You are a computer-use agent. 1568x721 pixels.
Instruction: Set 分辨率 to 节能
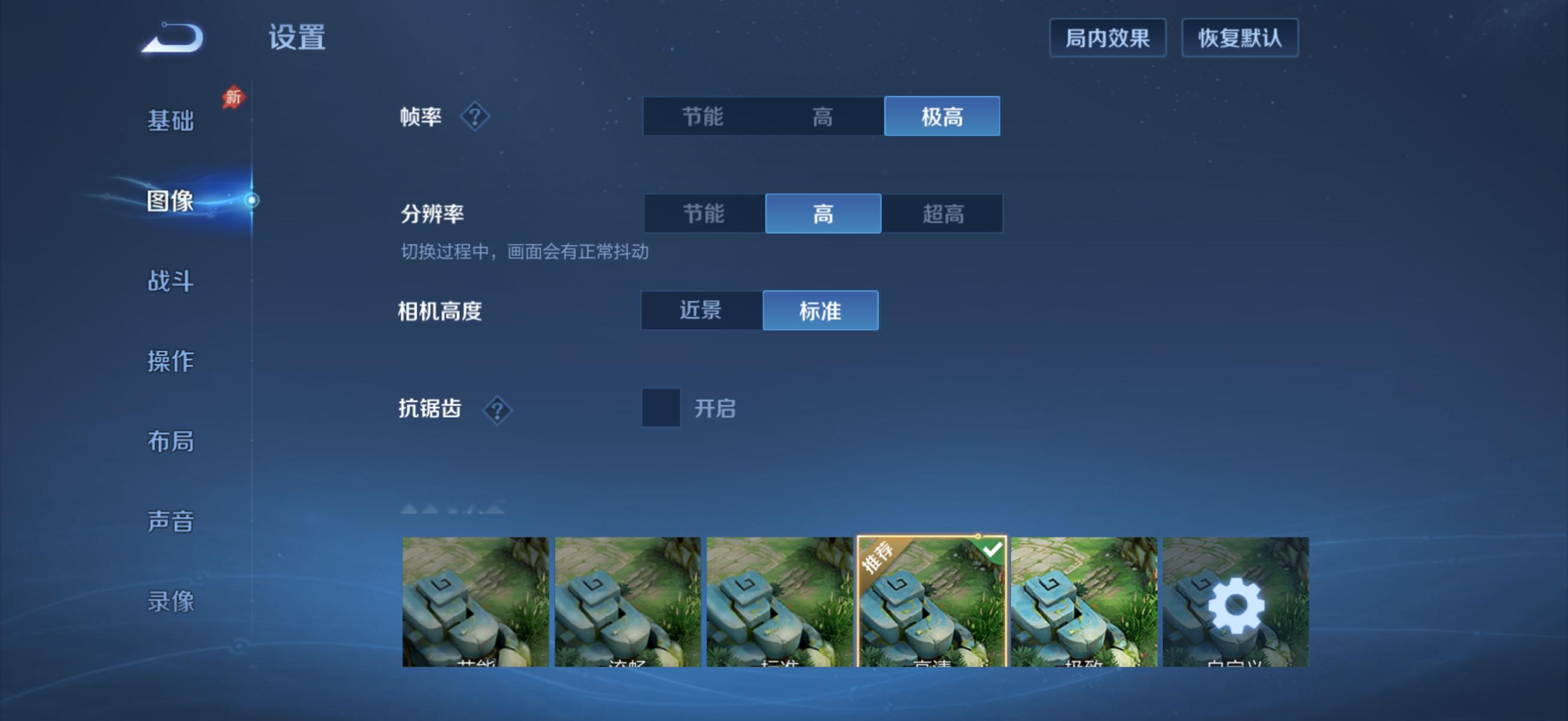click(x=703, y=214)
